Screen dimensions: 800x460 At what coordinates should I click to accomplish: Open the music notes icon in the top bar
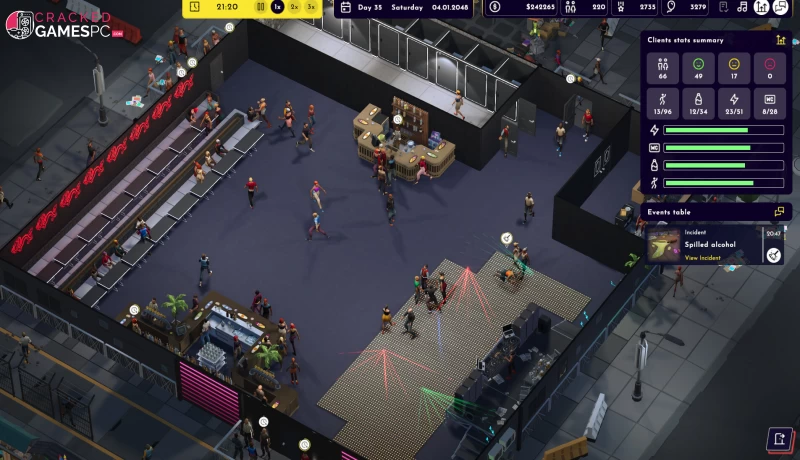[x=743, y=7]
